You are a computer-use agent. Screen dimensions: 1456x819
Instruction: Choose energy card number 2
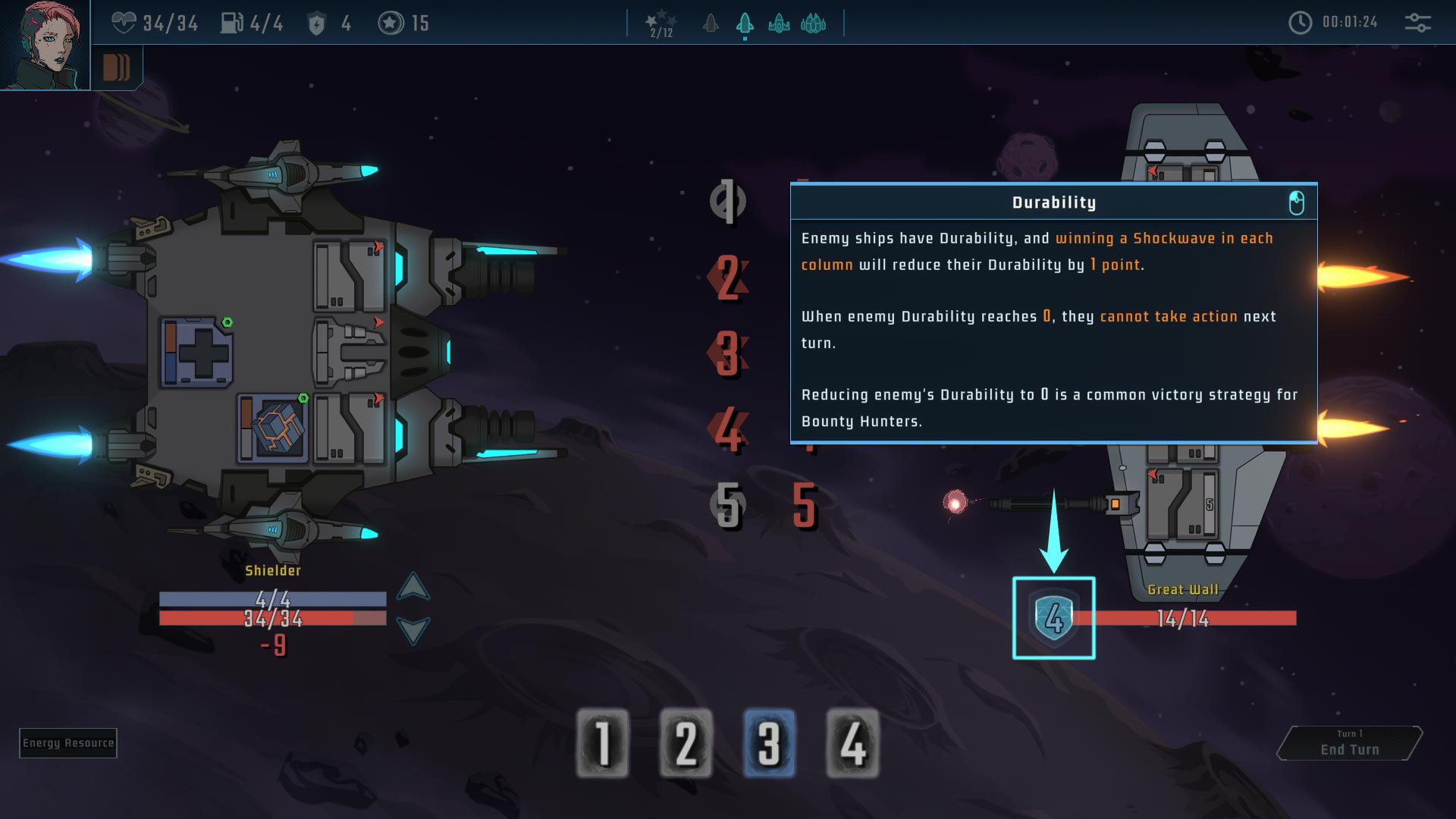point(686,743)
